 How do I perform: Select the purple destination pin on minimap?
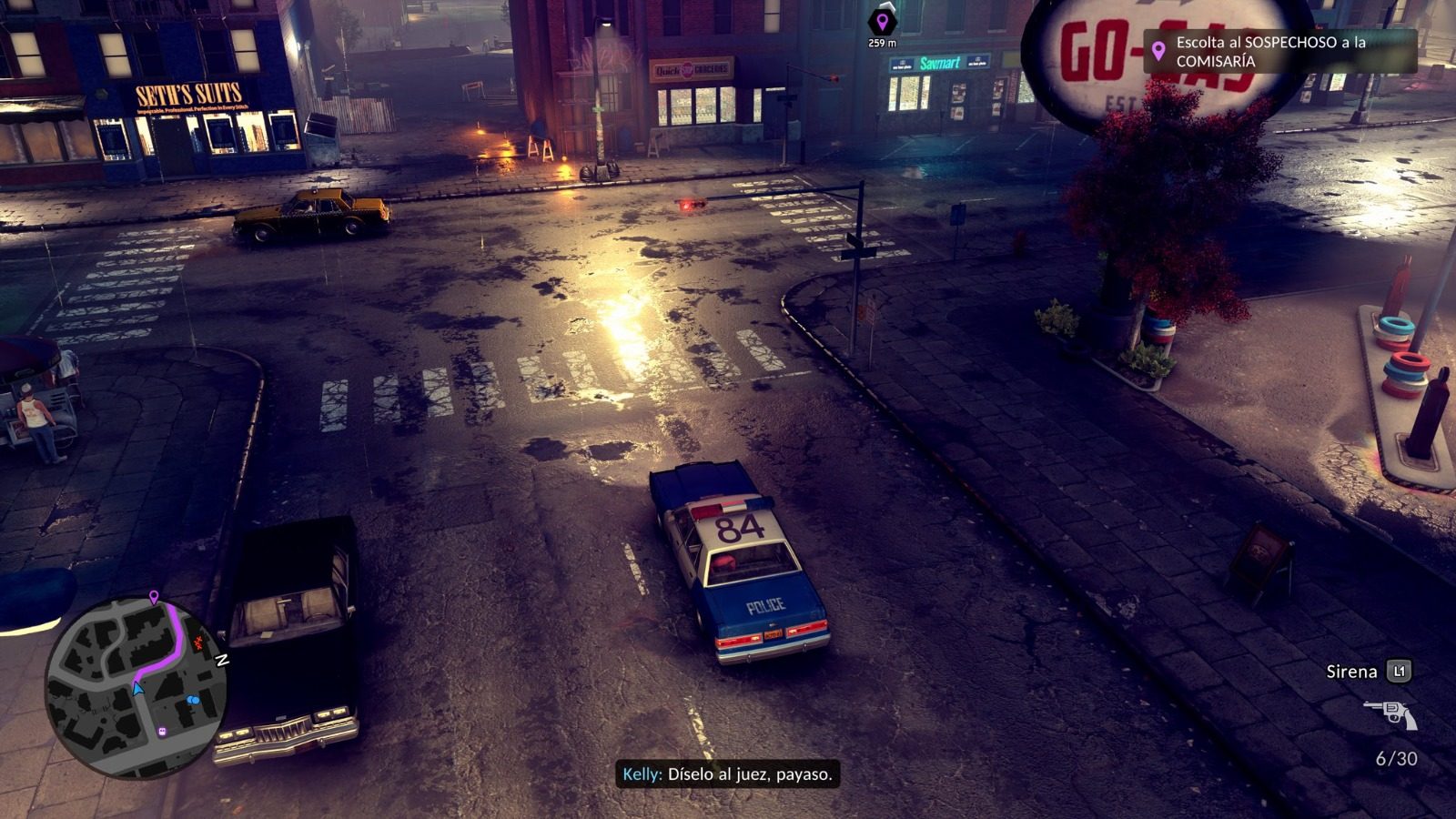click(x=154, y=597)
